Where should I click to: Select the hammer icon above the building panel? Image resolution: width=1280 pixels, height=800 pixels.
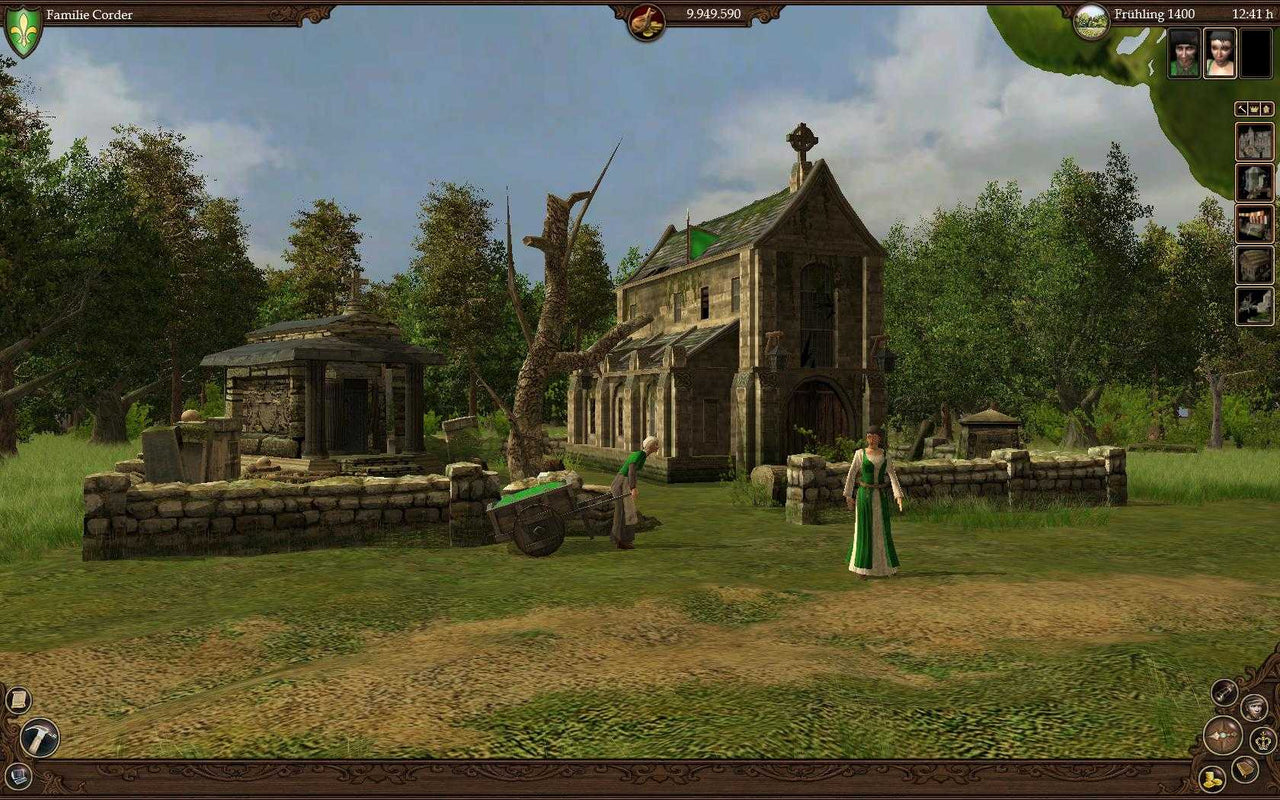[1242, 109]
